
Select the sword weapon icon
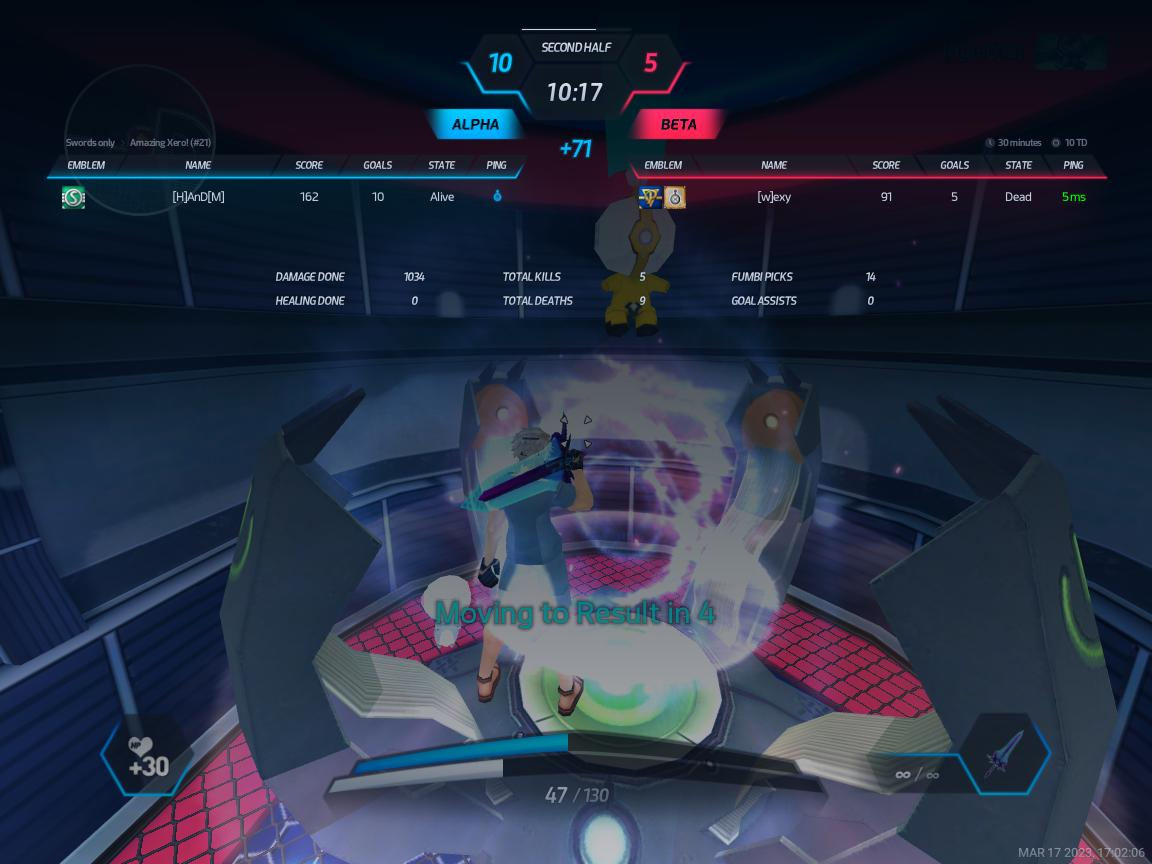click(x=1004, y=754)
